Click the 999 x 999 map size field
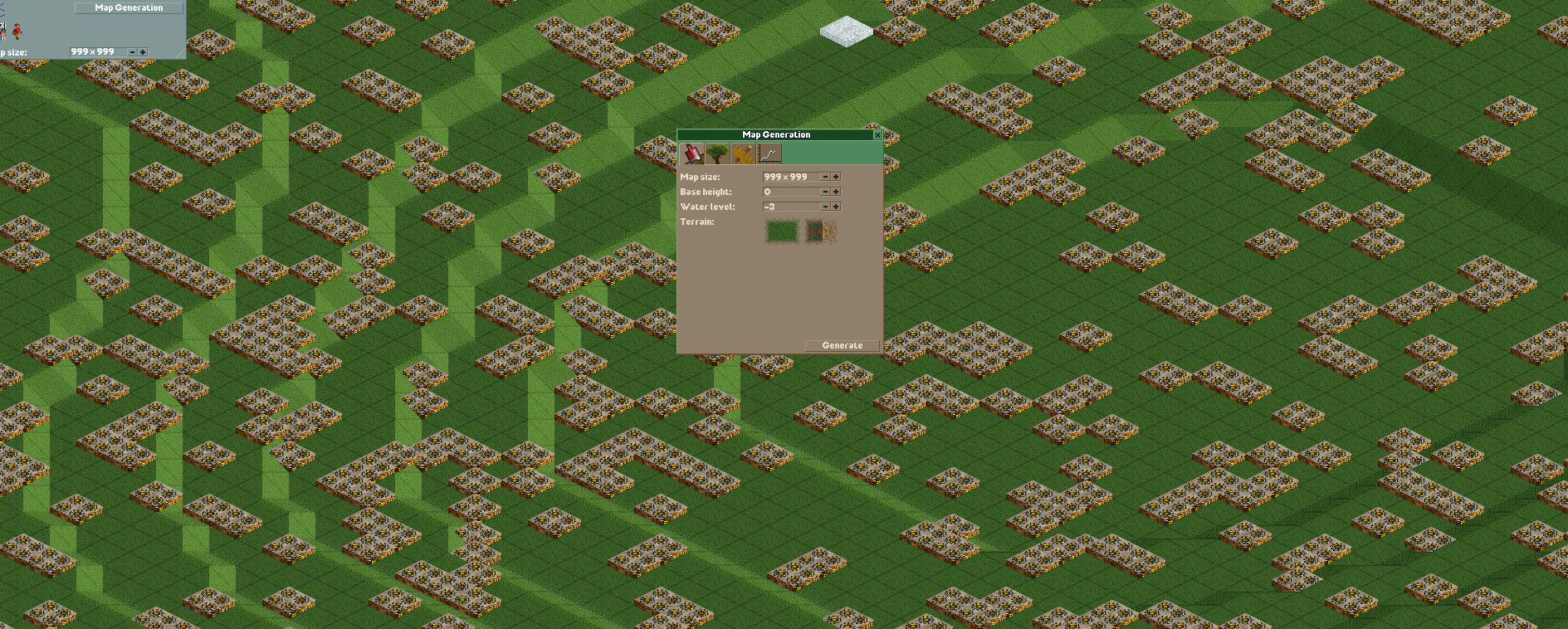 pyautogui.click(x=784, y=177)
